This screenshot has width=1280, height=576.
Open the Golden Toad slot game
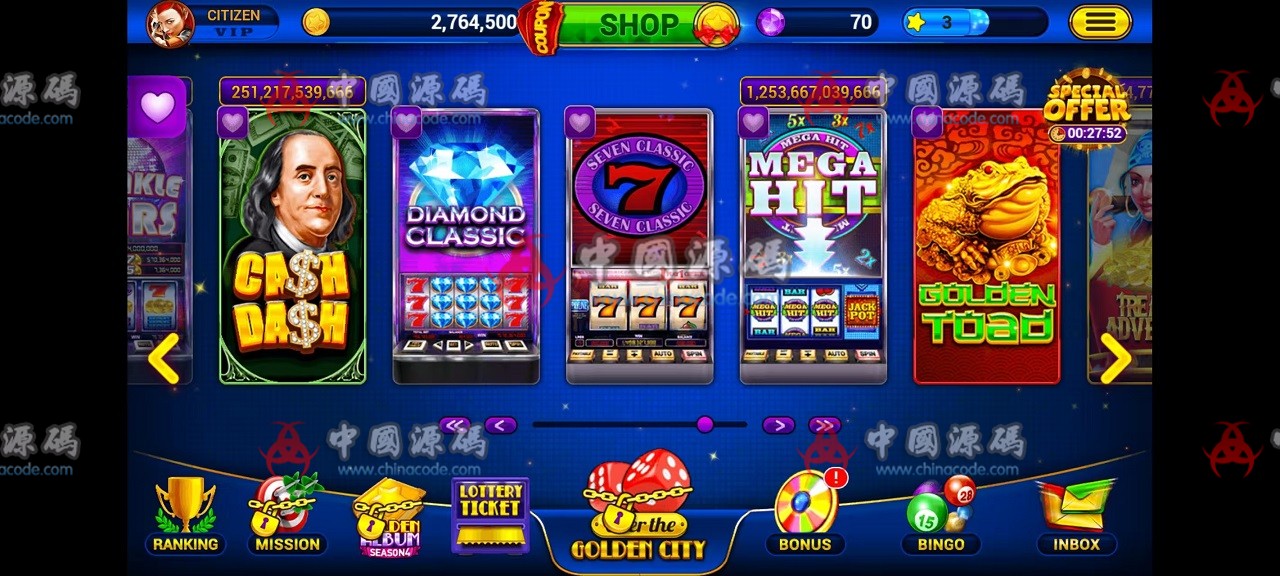[987, 250]
